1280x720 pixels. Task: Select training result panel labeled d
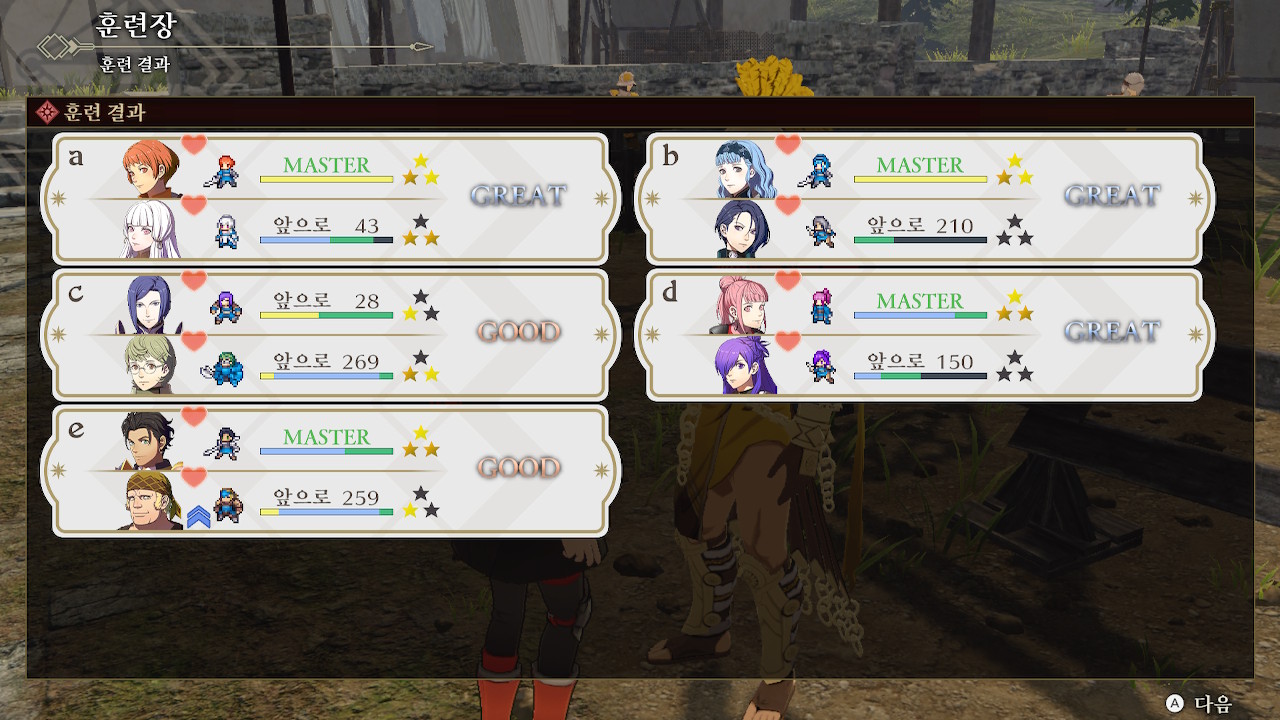(x=924, y=334)
